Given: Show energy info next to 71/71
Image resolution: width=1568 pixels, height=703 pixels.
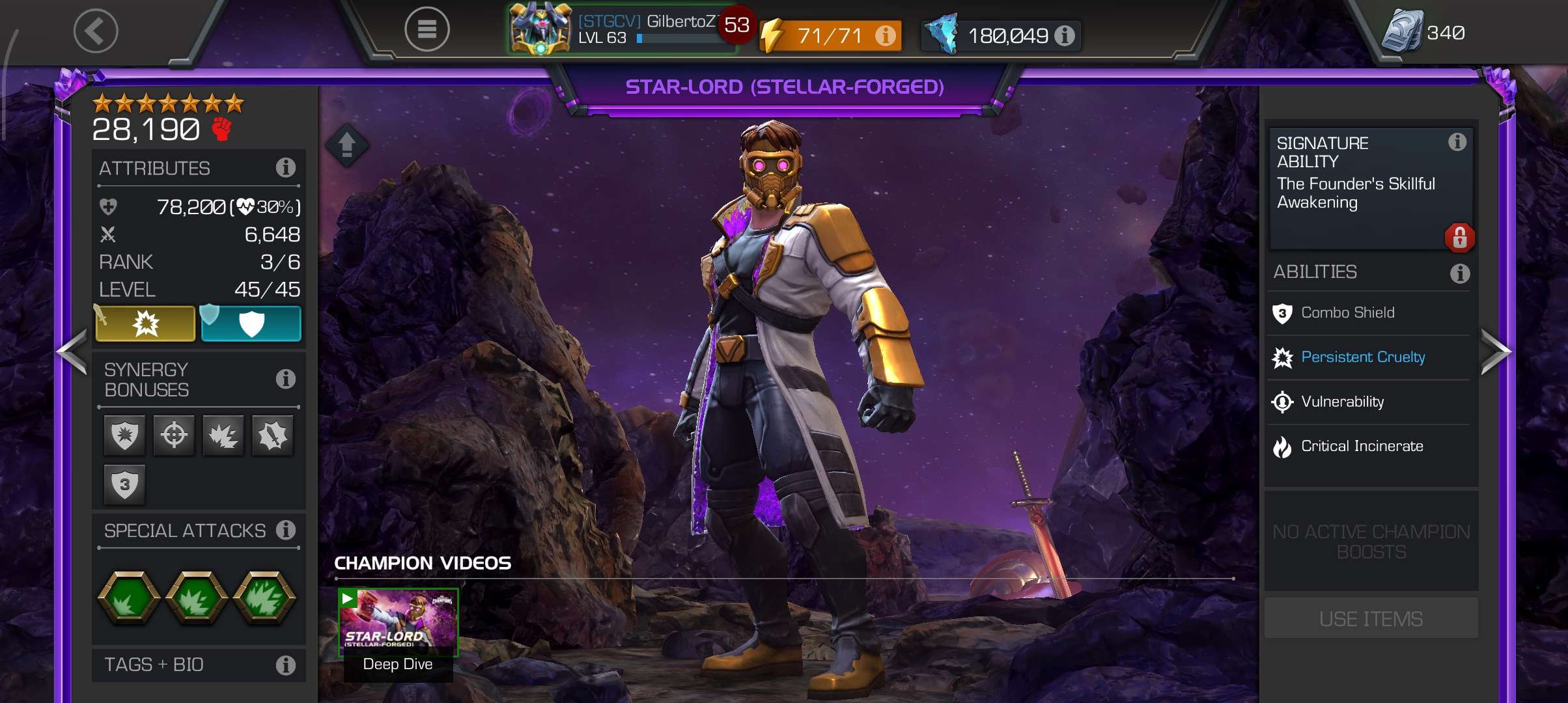Looking at the screenshot, I should coord(885,35).
